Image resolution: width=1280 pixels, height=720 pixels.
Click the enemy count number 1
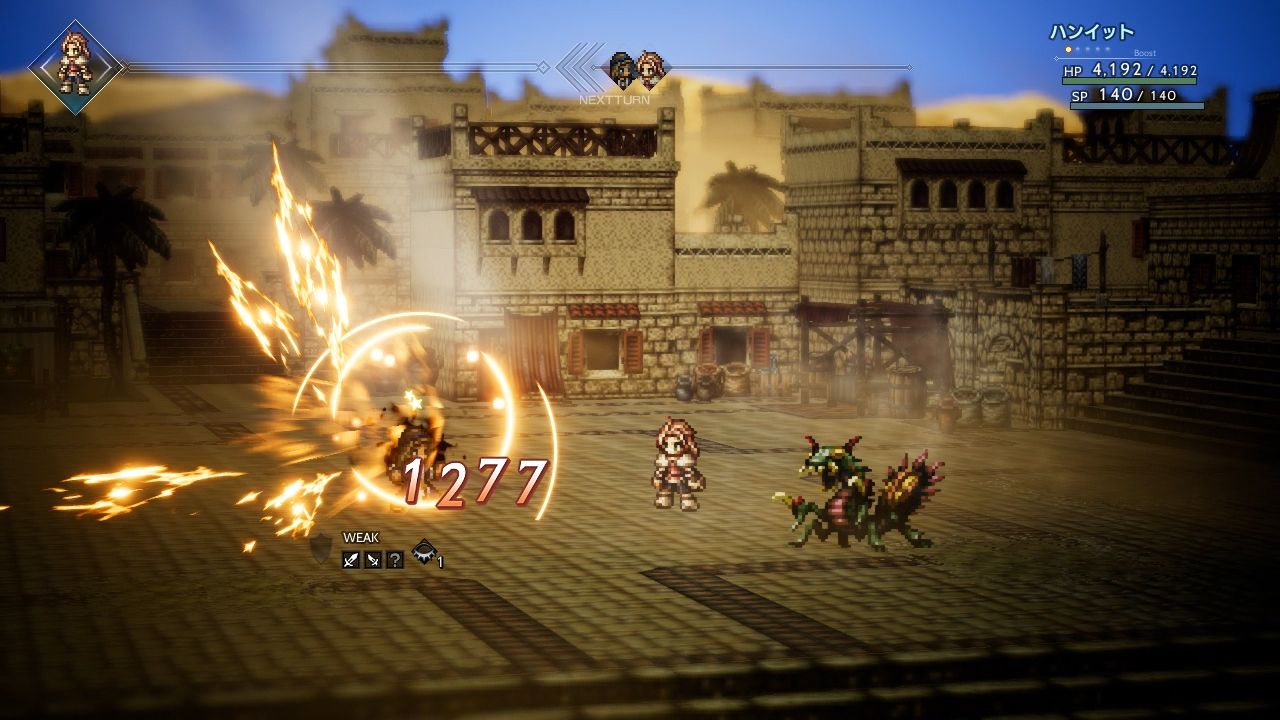click(x=441, y=560)
